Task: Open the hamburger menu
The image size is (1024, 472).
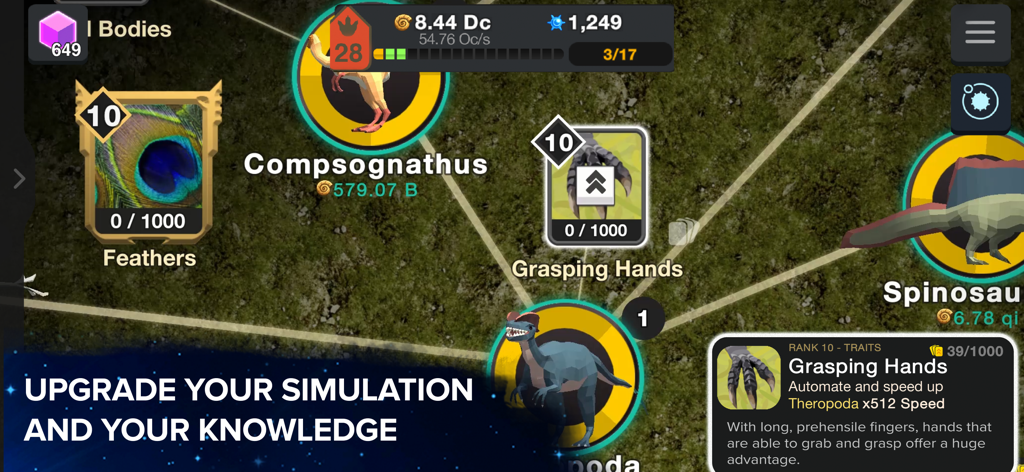Action: click(979, 33)
